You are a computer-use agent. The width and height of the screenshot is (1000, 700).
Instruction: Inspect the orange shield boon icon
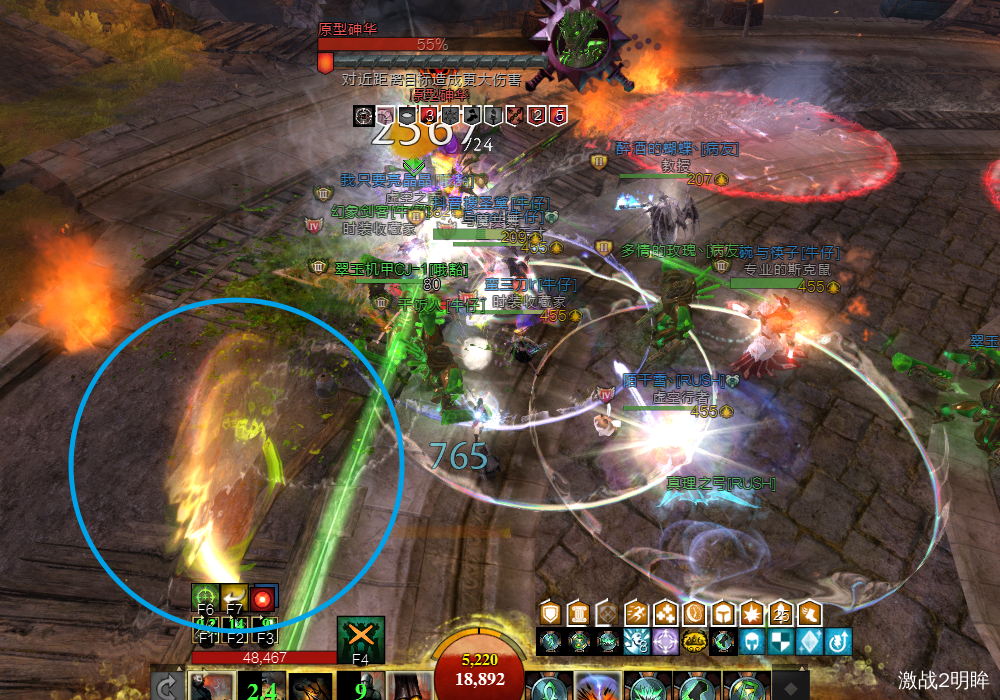coord(549,613)
